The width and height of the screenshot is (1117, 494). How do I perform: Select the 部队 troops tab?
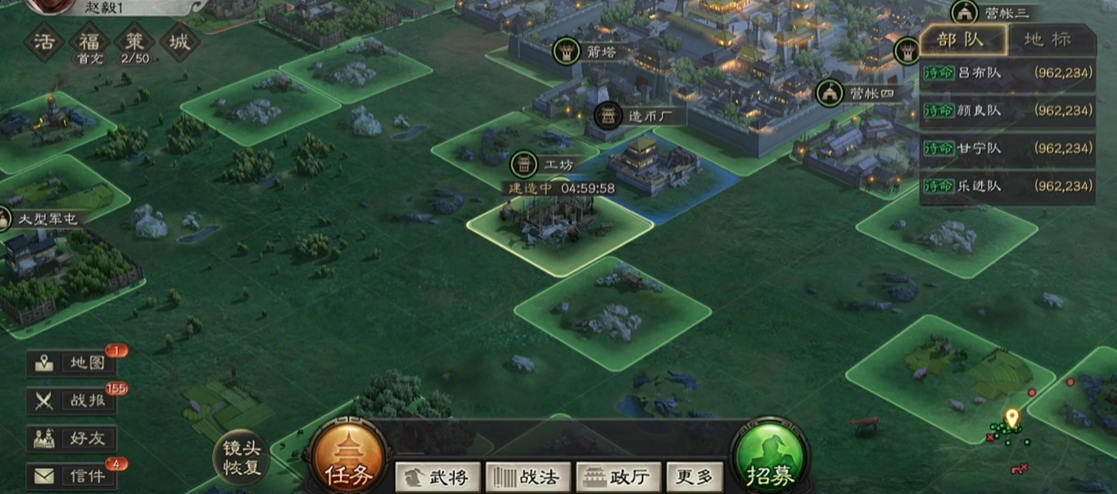click(x=961, y=41)
